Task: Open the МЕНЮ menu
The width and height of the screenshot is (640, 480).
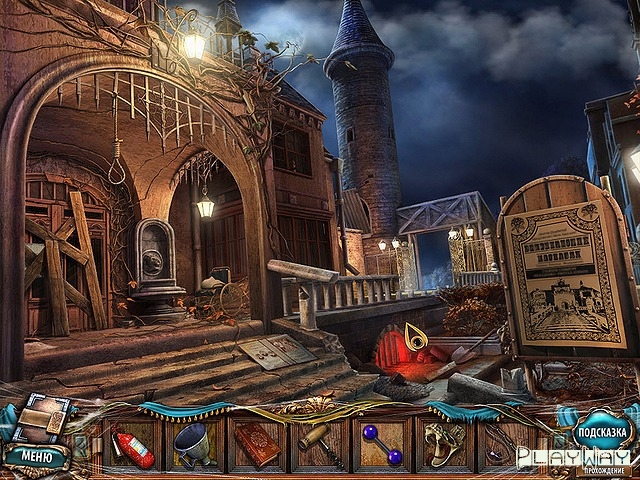Action: [35, 457]
